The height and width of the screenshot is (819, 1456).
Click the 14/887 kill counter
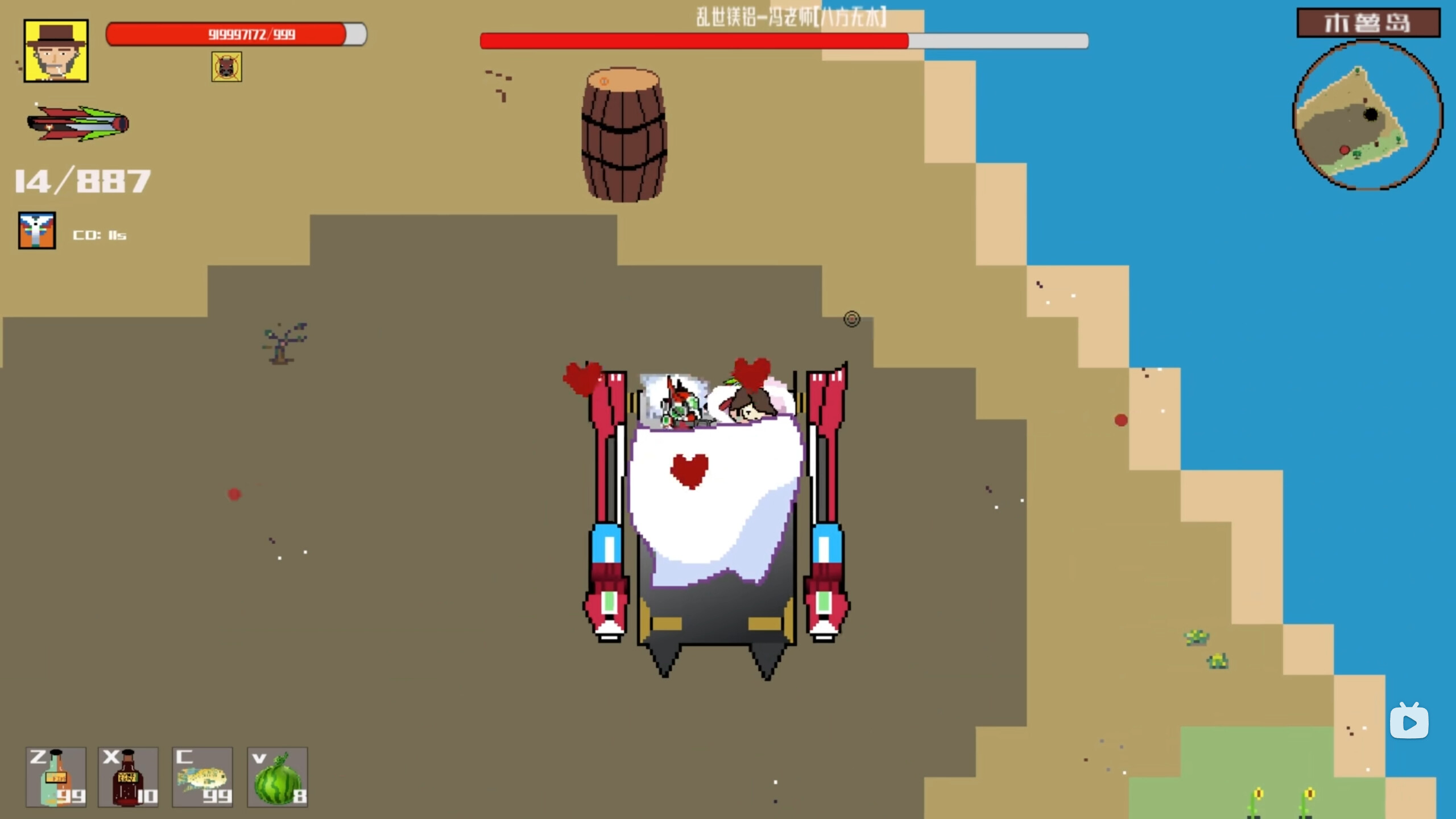pos(81,179)
